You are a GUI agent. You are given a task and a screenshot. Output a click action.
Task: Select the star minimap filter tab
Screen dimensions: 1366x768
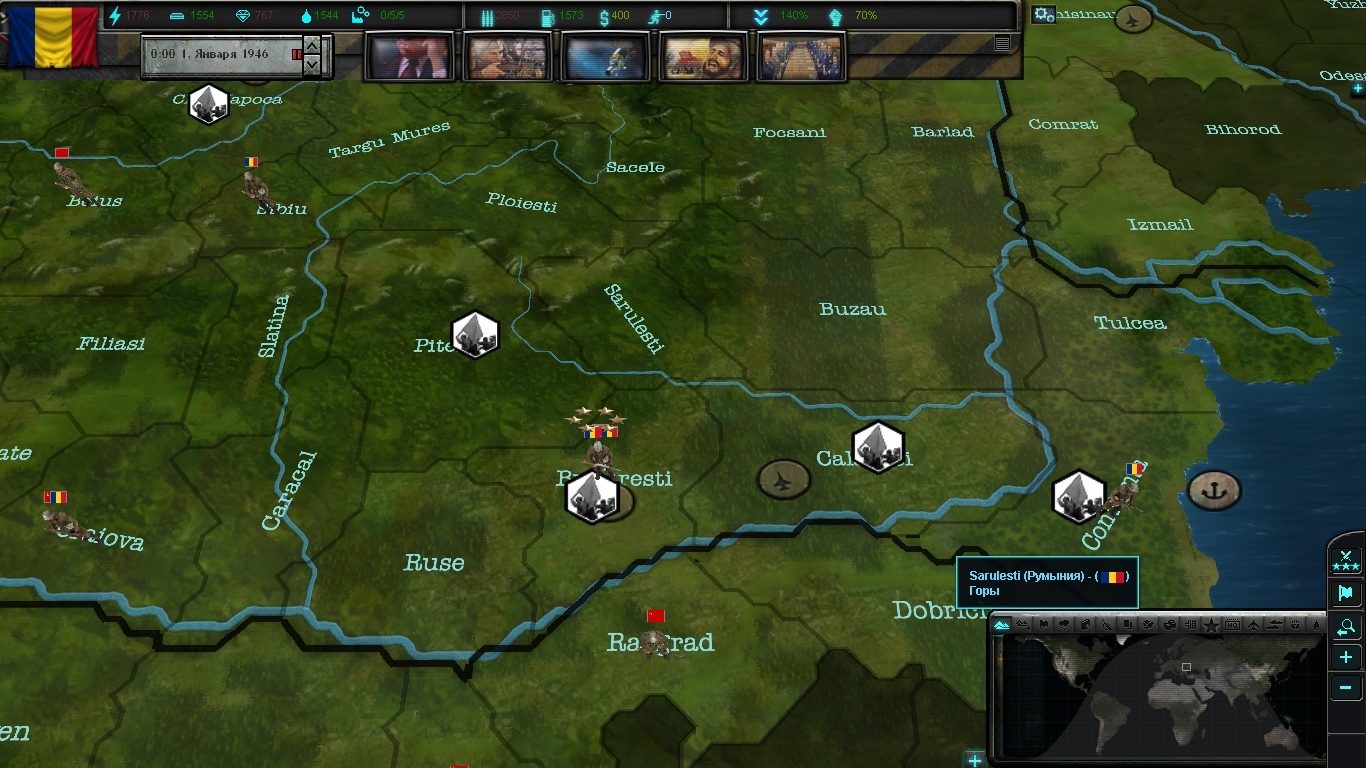[1211, 625]
